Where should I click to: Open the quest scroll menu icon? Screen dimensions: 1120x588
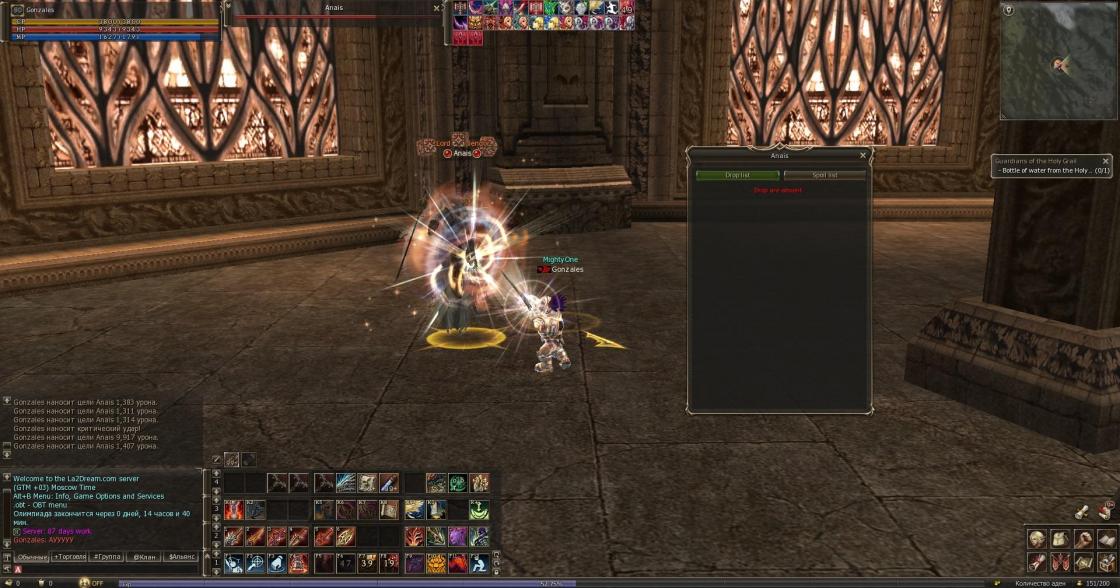tap(1037, 561)
